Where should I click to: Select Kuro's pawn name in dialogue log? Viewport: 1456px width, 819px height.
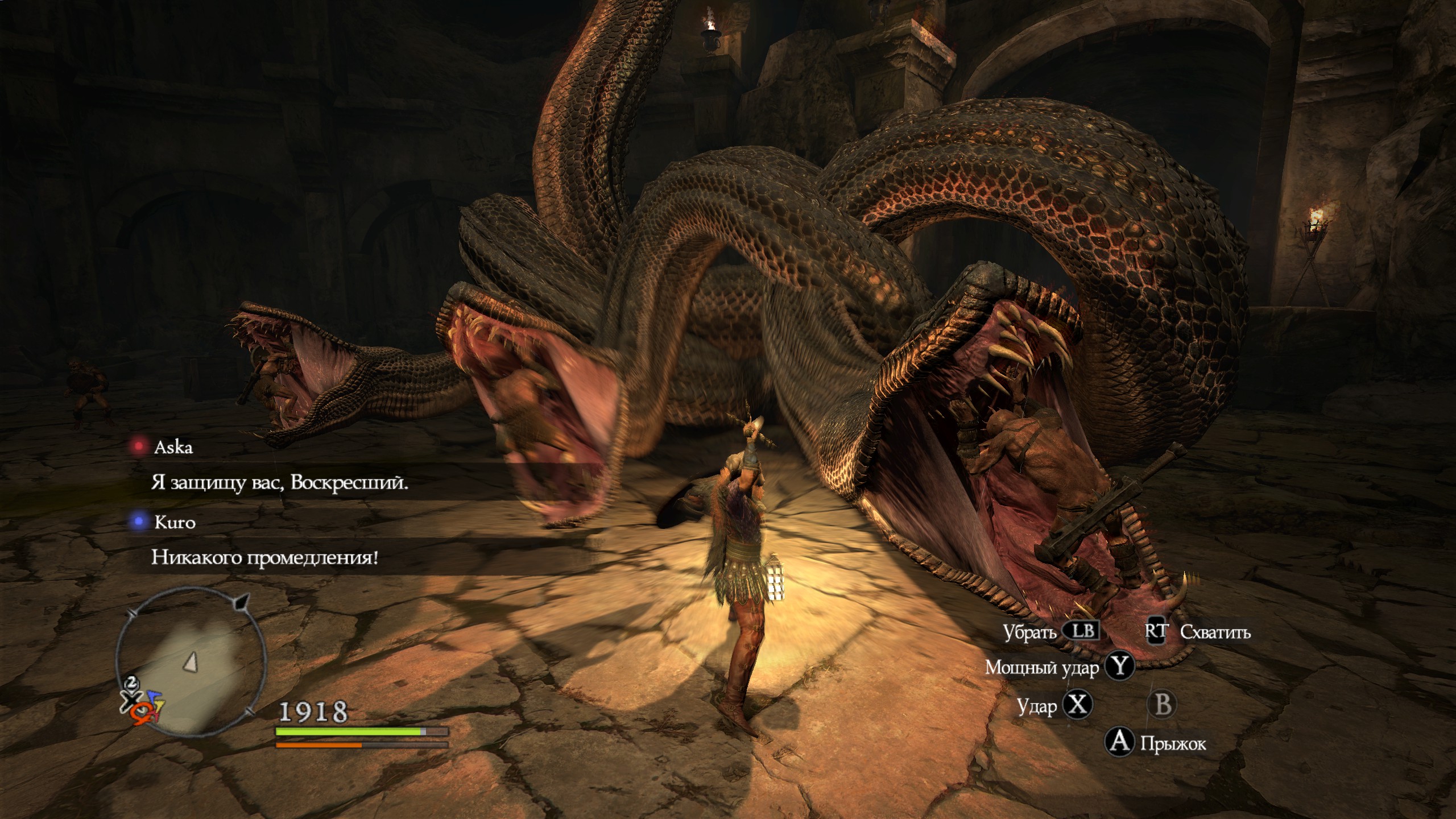point(175,522)
